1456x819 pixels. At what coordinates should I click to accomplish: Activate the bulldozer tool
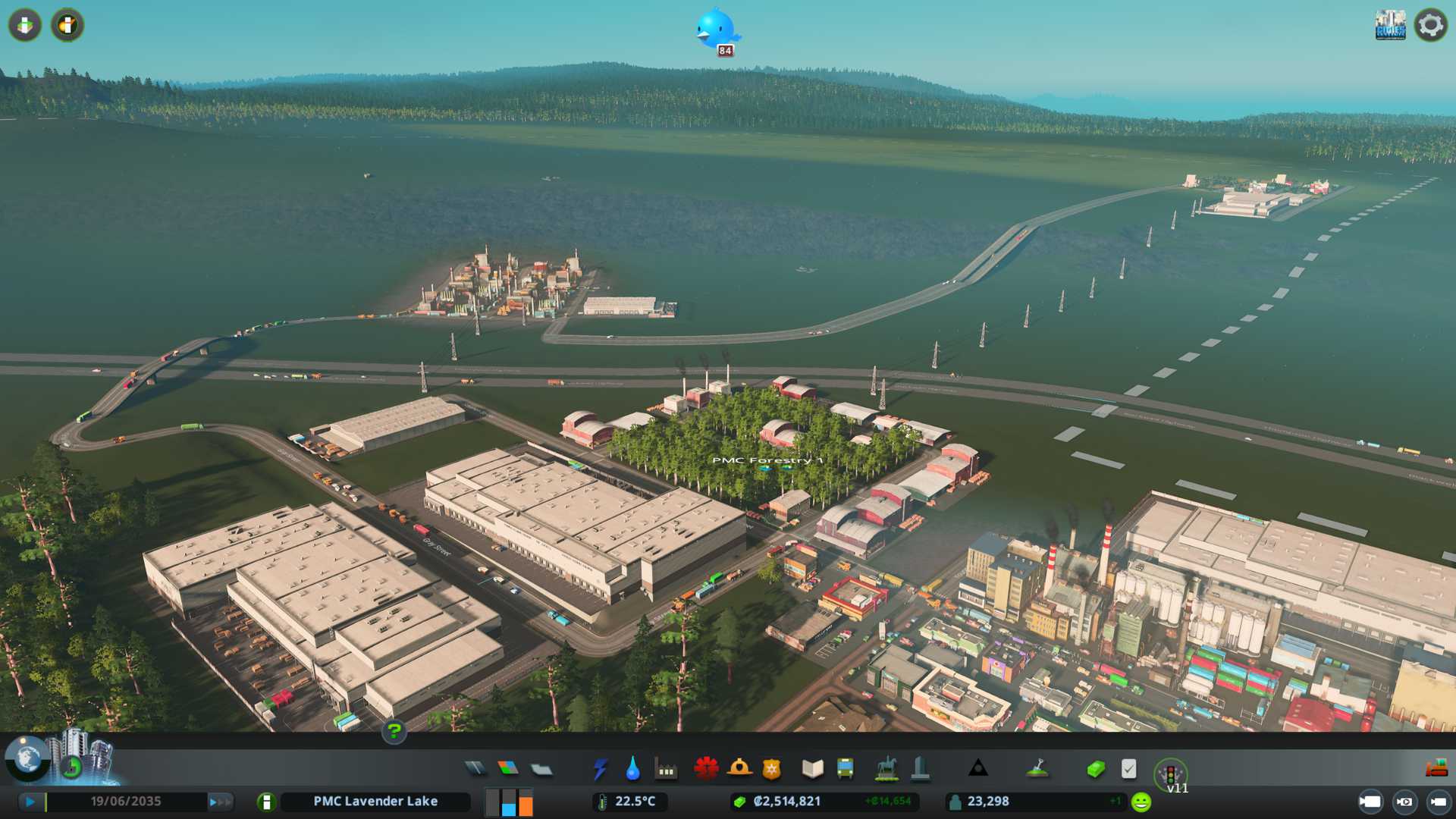(1436, 769)
